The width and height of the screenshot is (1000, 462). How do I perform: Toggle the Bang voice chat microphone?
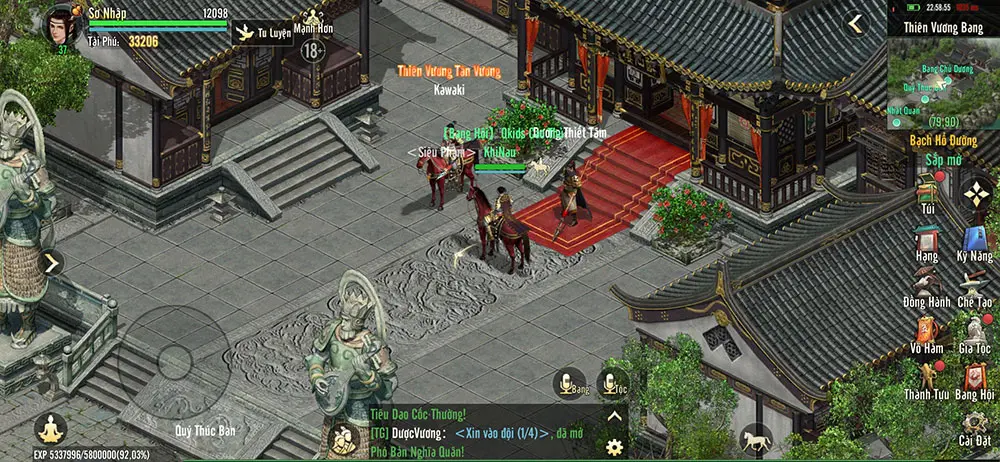[570, 383]
